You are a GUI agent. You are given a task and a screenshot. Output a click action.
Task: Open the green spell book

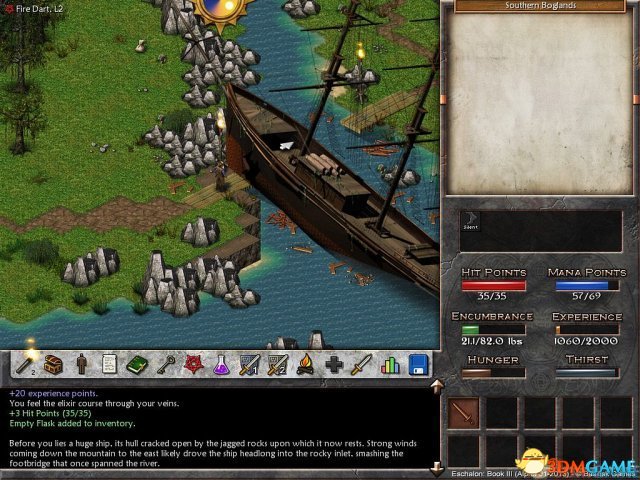[x=137, y=365]
